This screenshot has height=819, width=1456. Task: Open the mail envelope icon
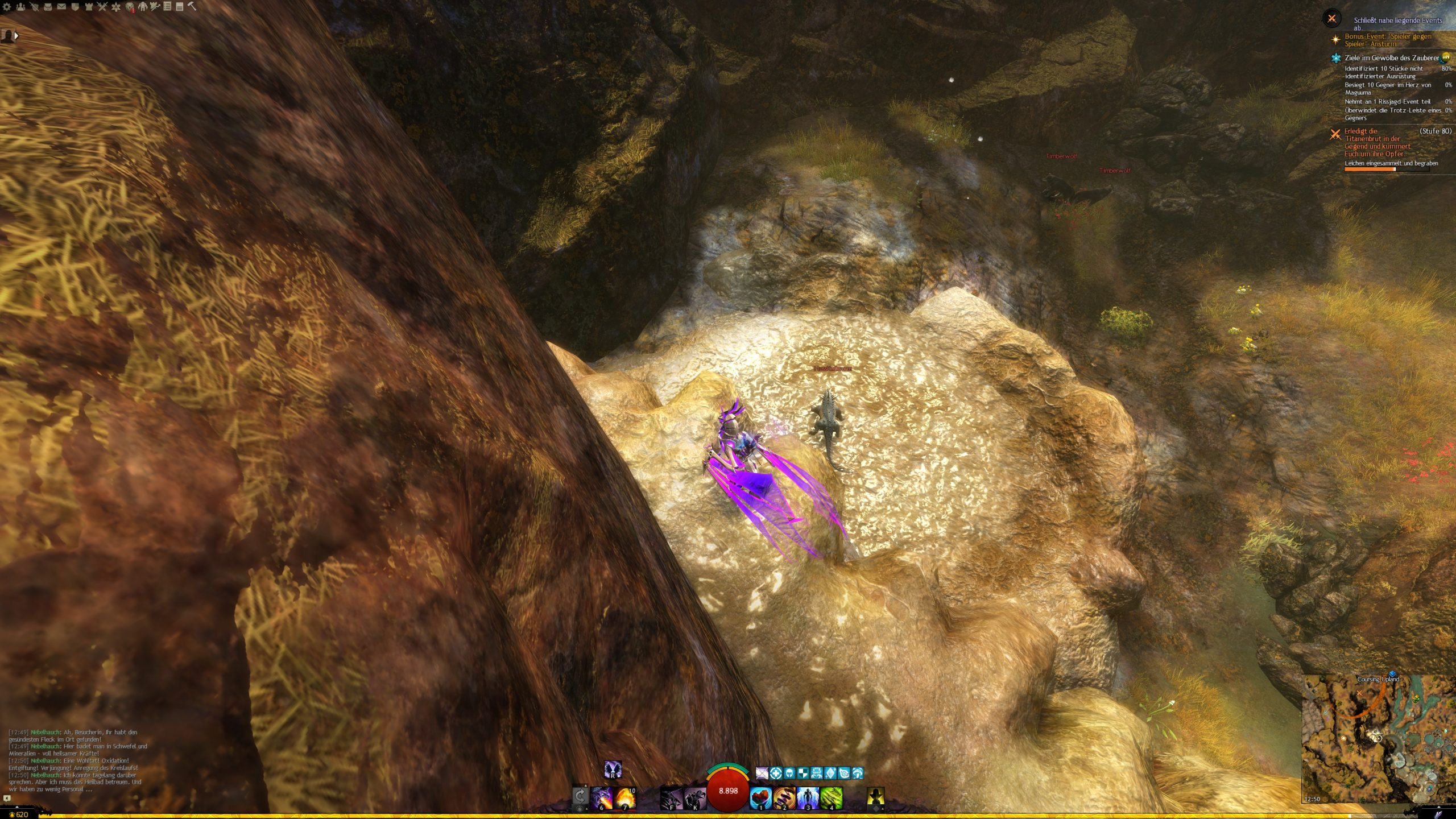click(61, 7)
